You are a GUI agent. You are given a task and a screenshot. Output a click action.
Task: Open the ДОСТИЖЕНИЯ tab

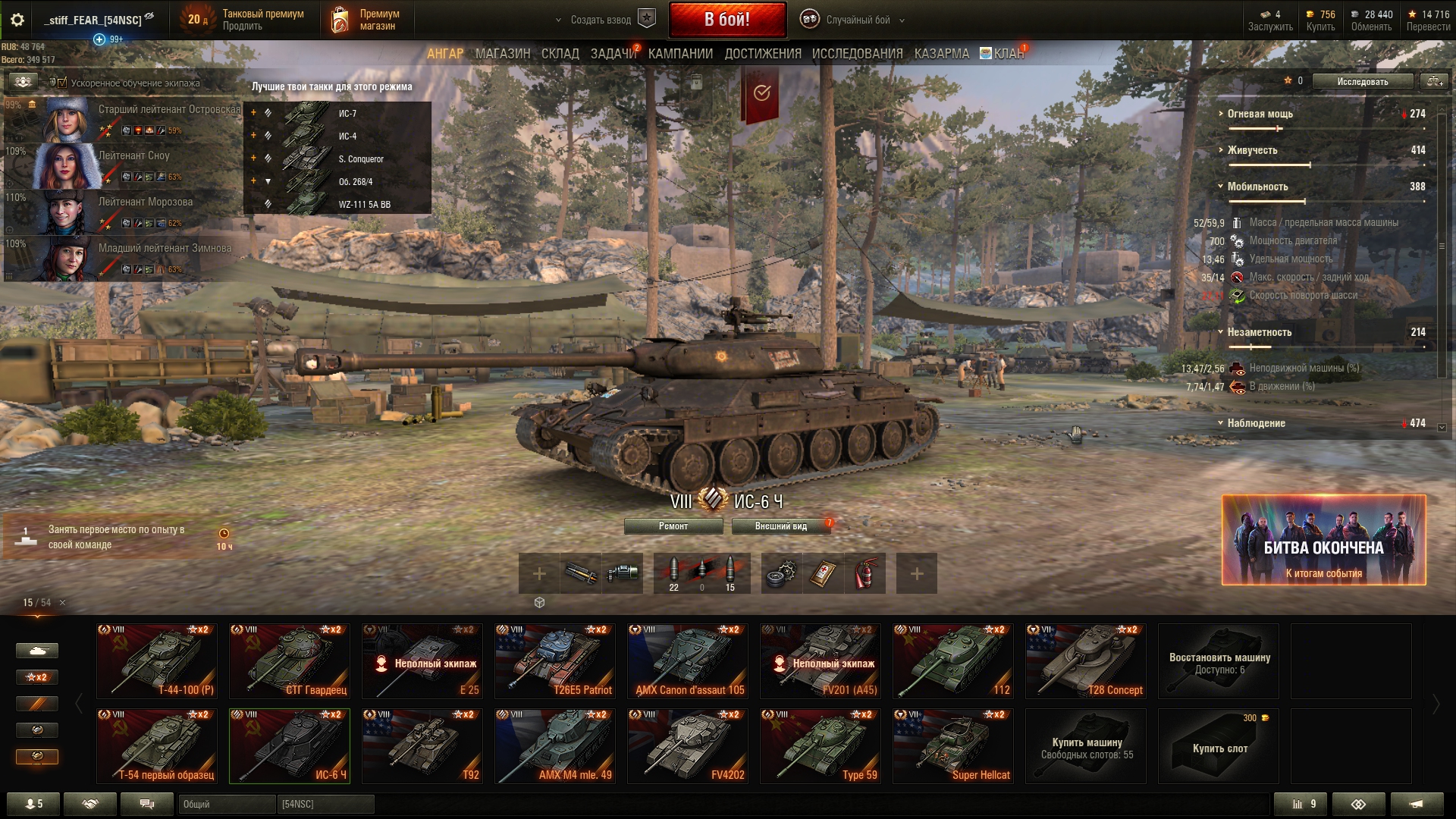pyautogui.click(x=762, y=54)
